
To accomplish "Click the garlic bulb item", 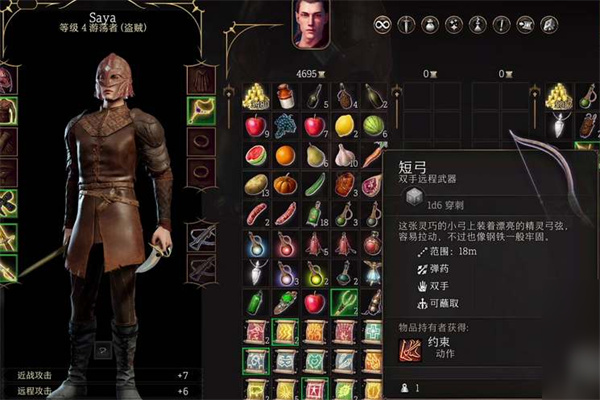I will pyautogui.click(x=344, y=155).
